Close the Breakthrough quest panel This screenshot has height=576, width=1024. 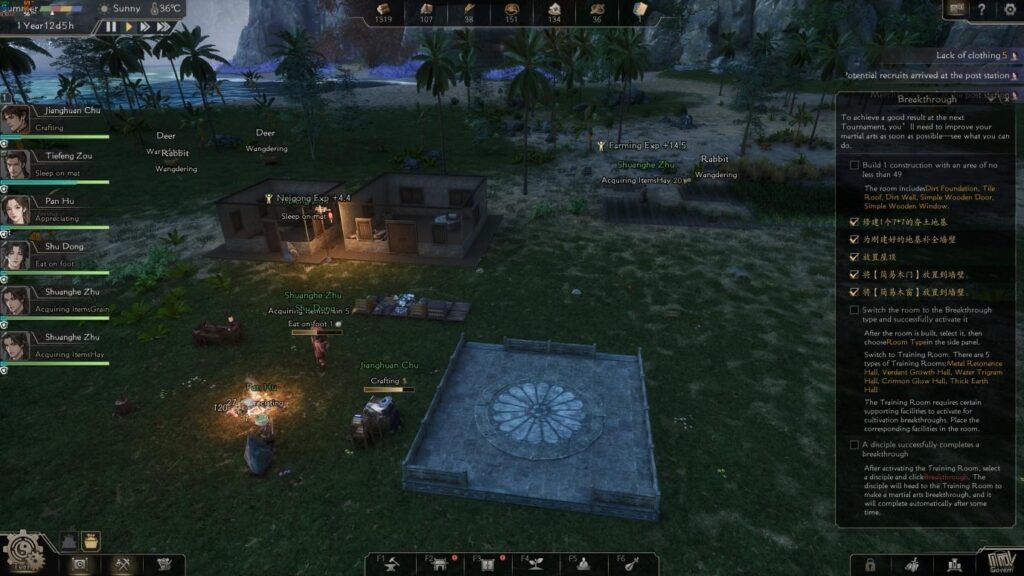pos(1007,99)
